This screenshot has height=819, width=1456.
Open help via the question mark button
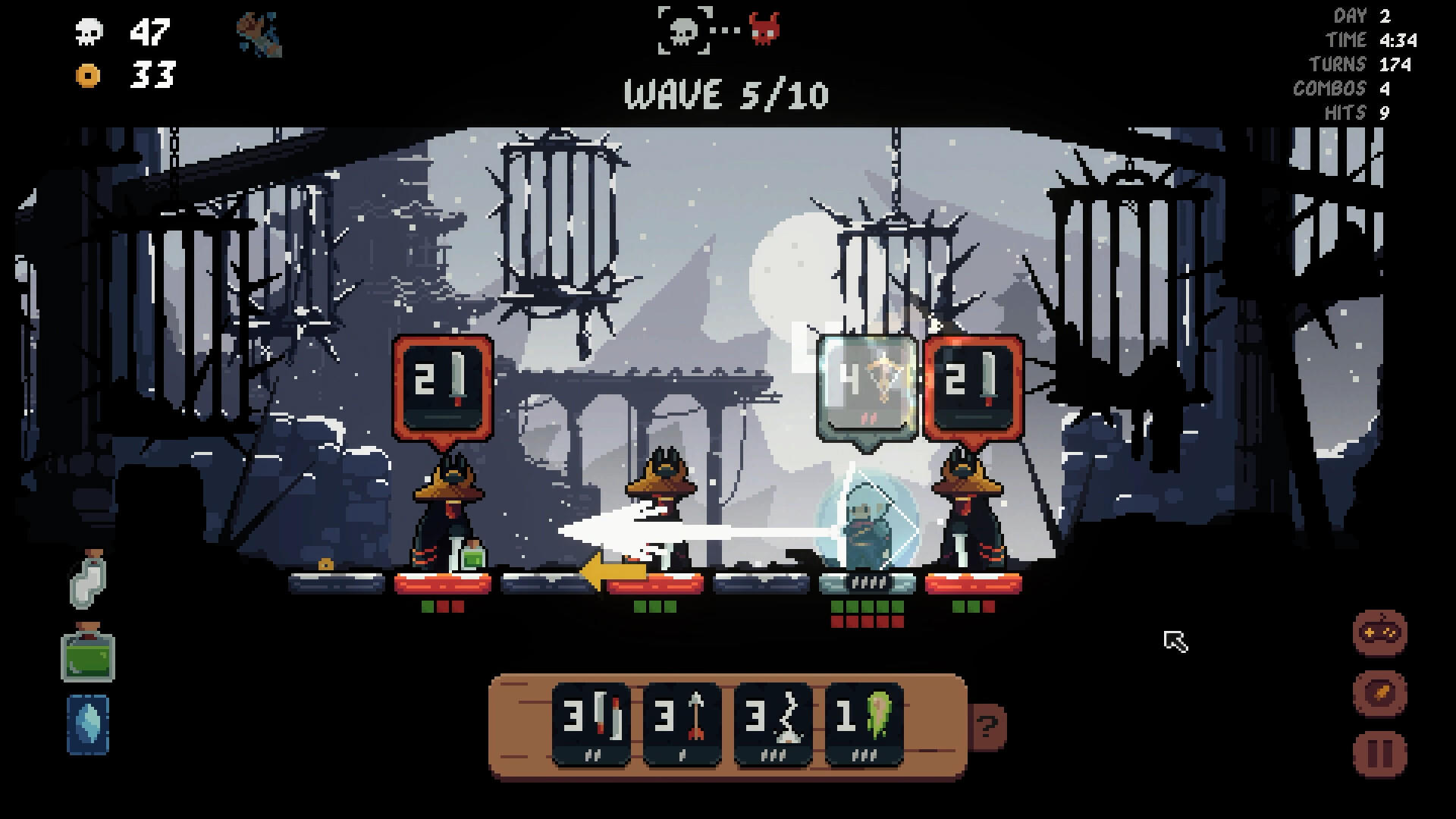(x=986, y=728)
